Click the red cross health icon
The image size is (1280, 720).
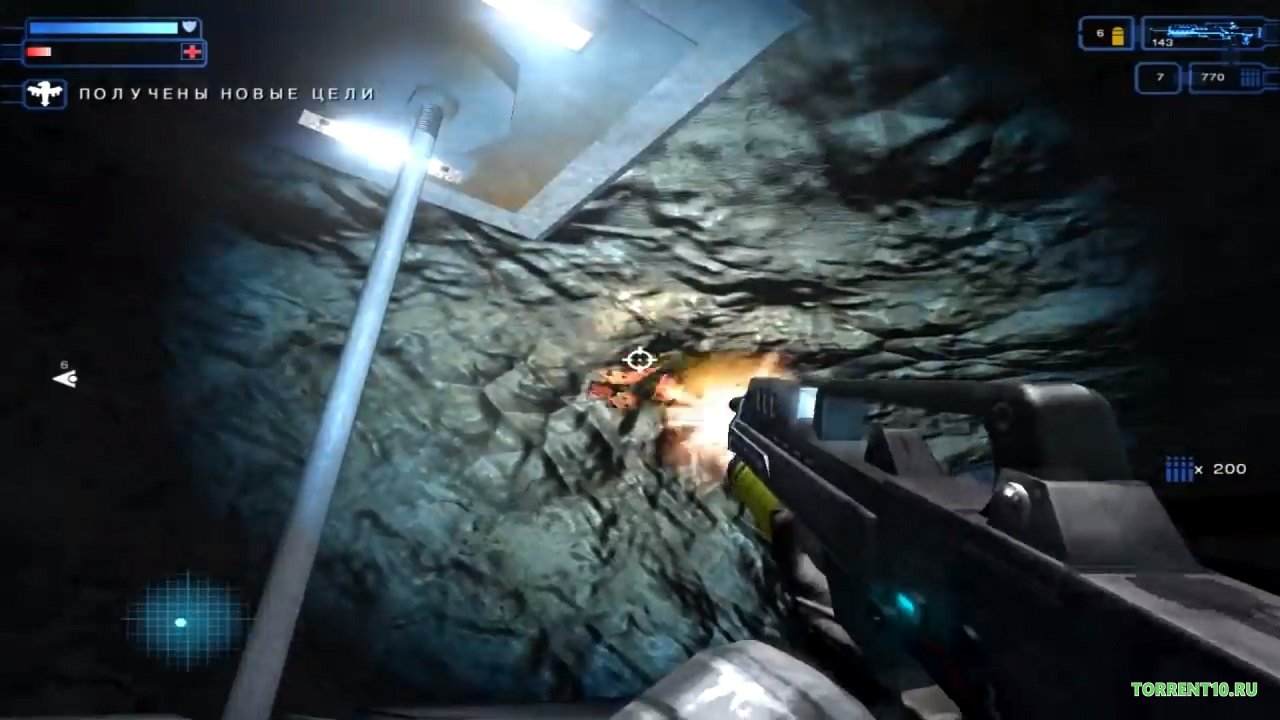tap(190, 52)
